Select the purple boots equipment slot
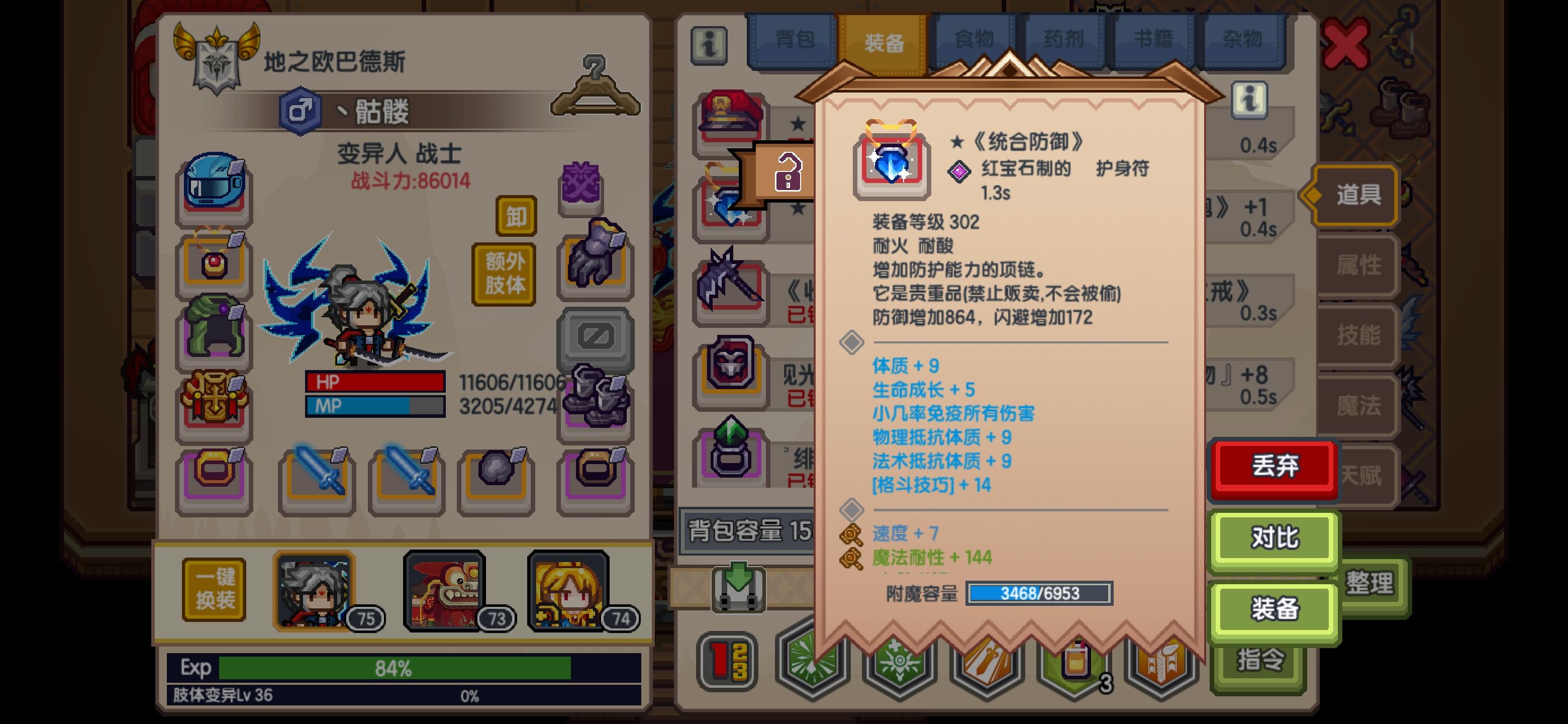The image size is (1568, 724). (594, 402)
